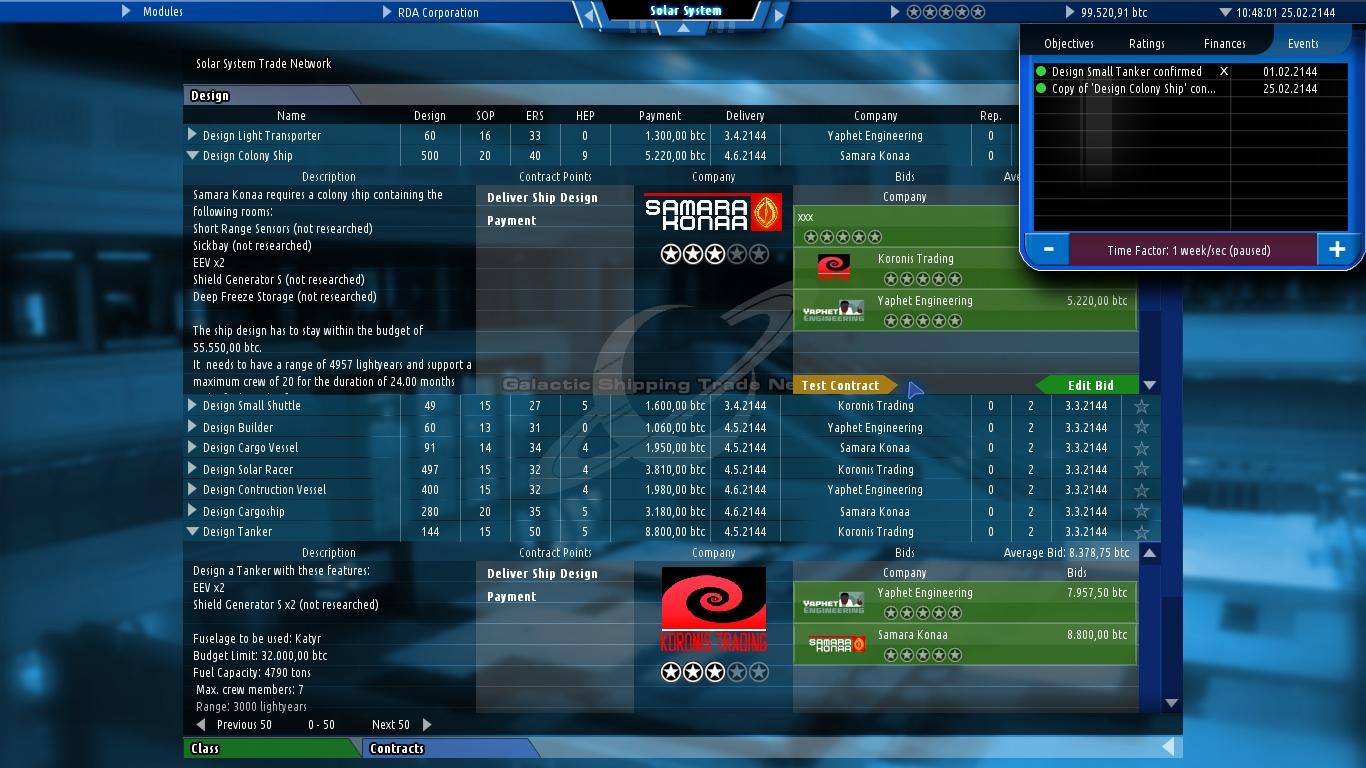The height and width of the screenshot is (768, 1366).
Task: Click the plus button to increase the Time Factor
Action: (x=1337, y=249)
